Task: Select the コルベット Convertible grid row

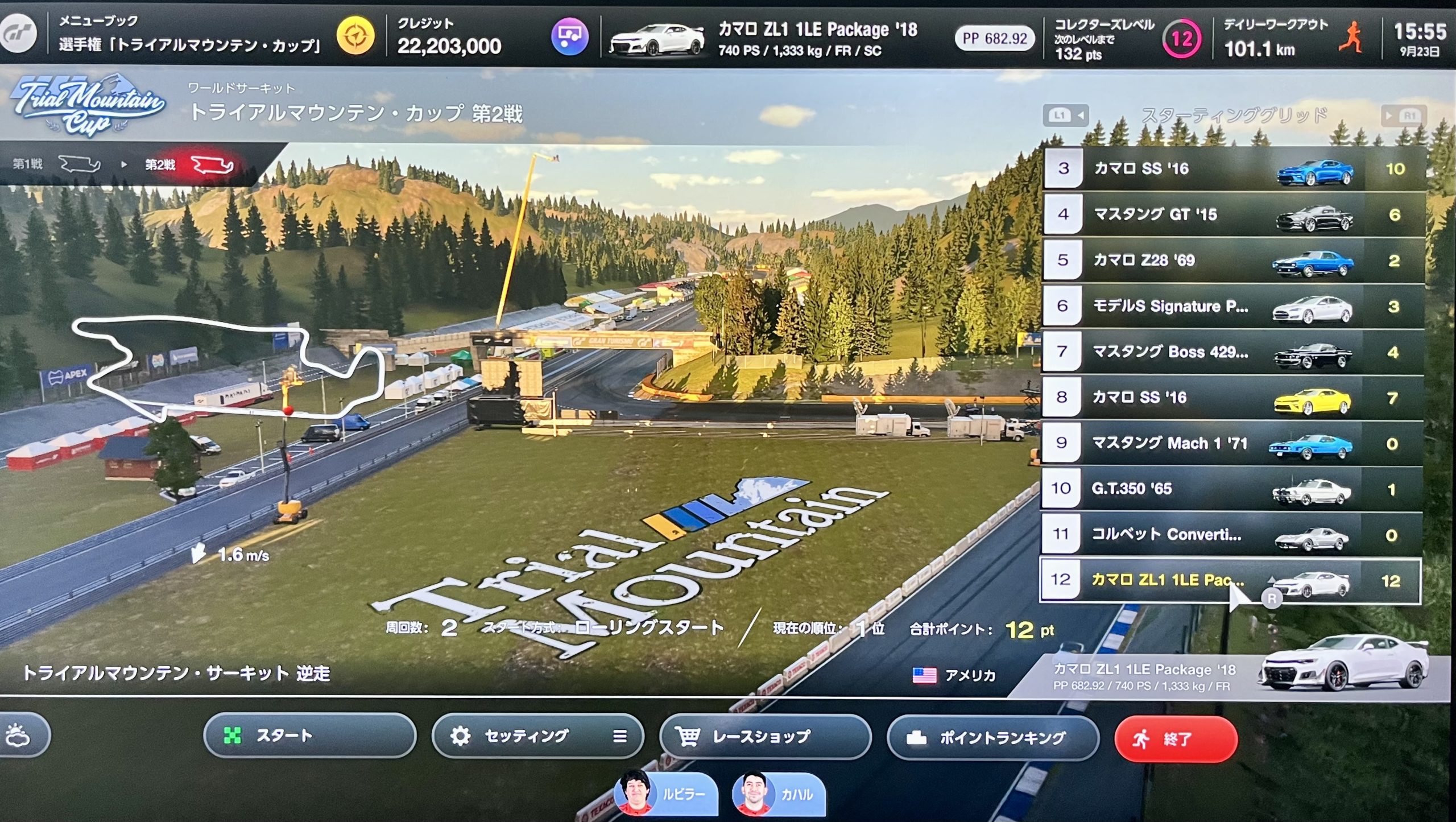Action: point(1233,535)
